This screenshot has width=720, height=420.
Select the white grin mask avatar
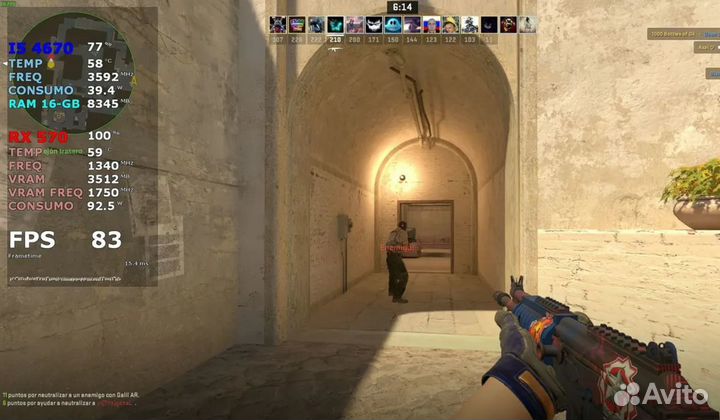(373, 25)
